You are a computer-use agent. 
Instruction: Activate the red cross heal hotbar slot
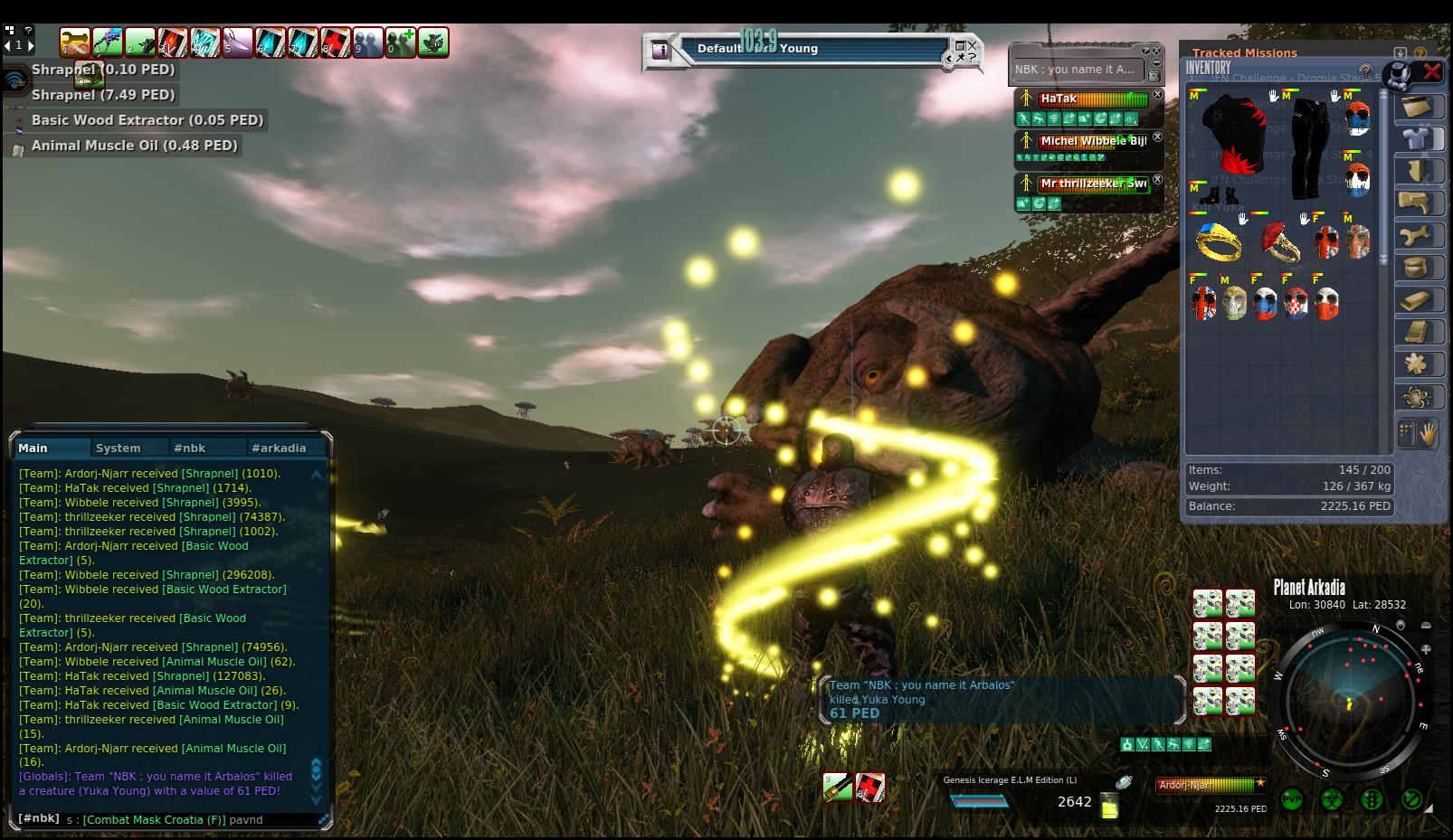coord(336,42)
